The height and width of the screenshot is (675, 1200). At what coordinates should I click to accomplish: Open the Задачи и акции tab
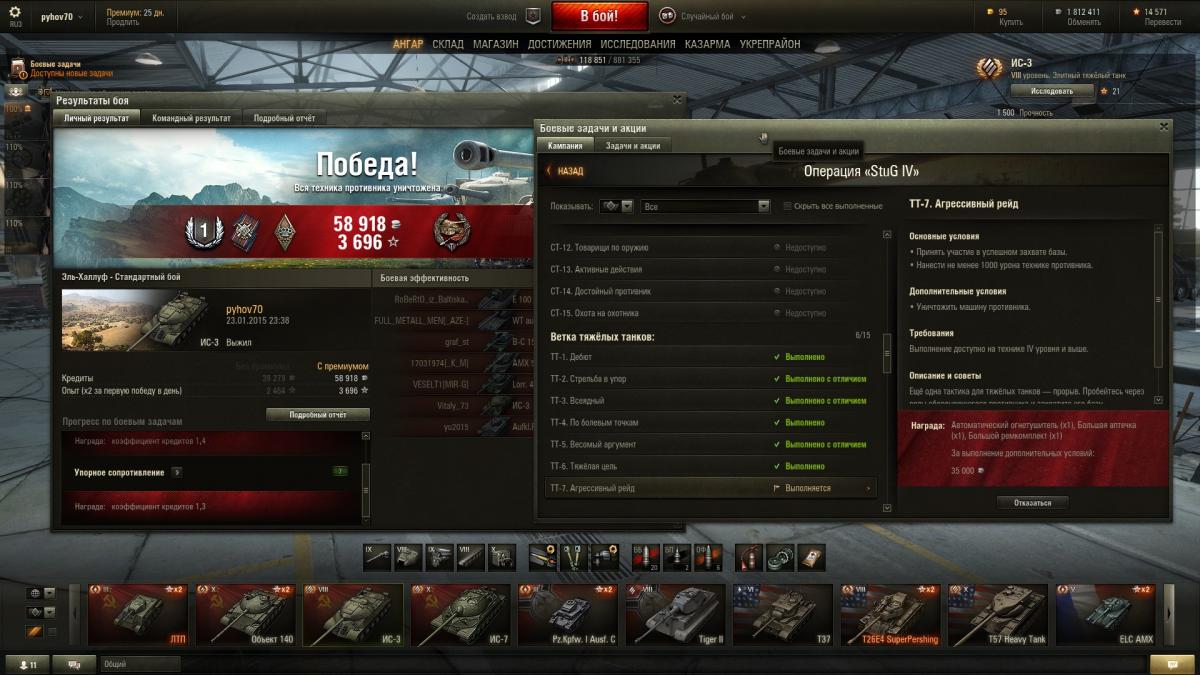(x=633, y=146)
